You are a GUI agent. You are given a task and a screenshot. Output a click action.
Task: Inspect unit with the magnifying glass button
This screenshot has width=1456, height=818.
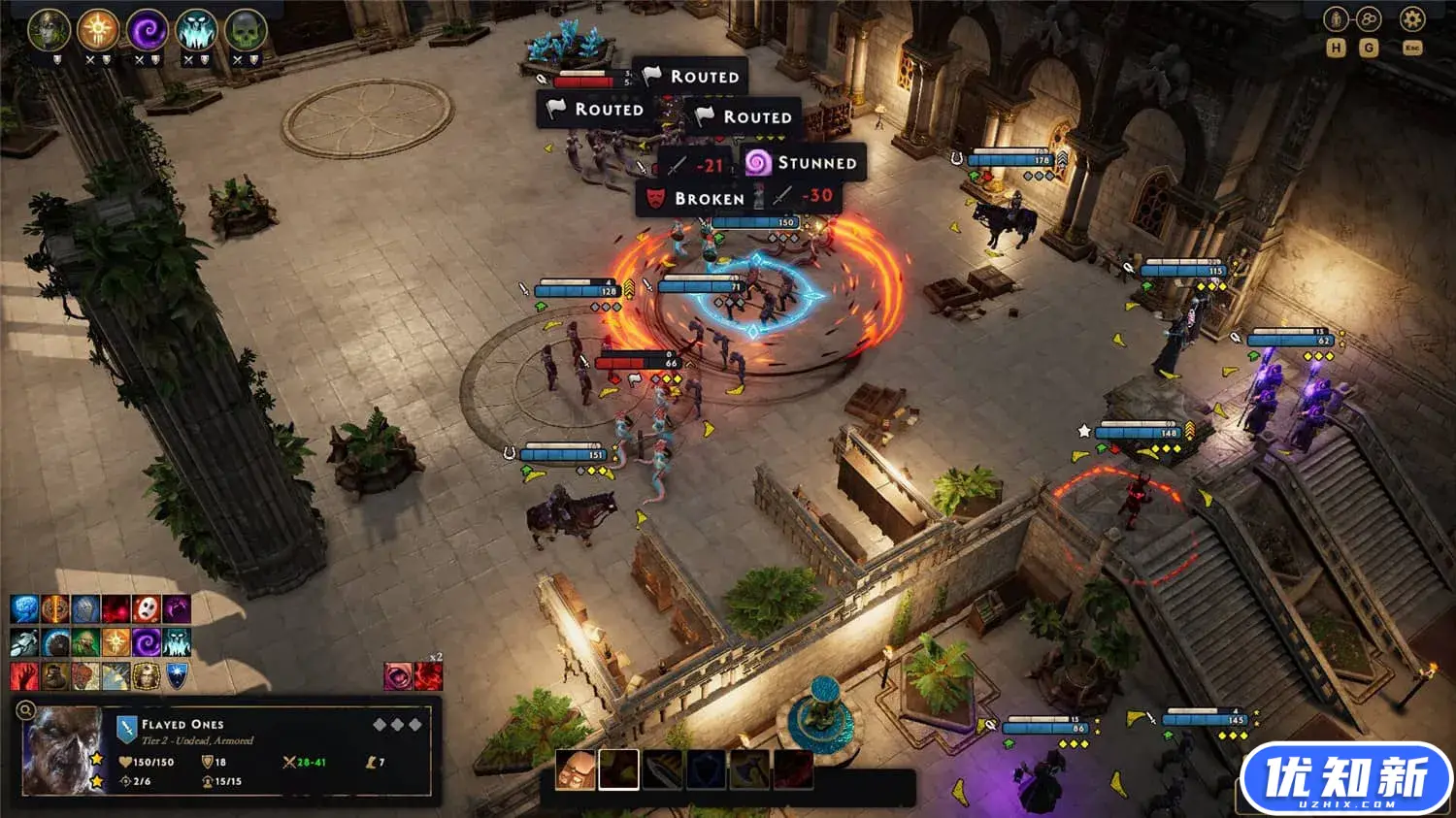click(26, 710)
